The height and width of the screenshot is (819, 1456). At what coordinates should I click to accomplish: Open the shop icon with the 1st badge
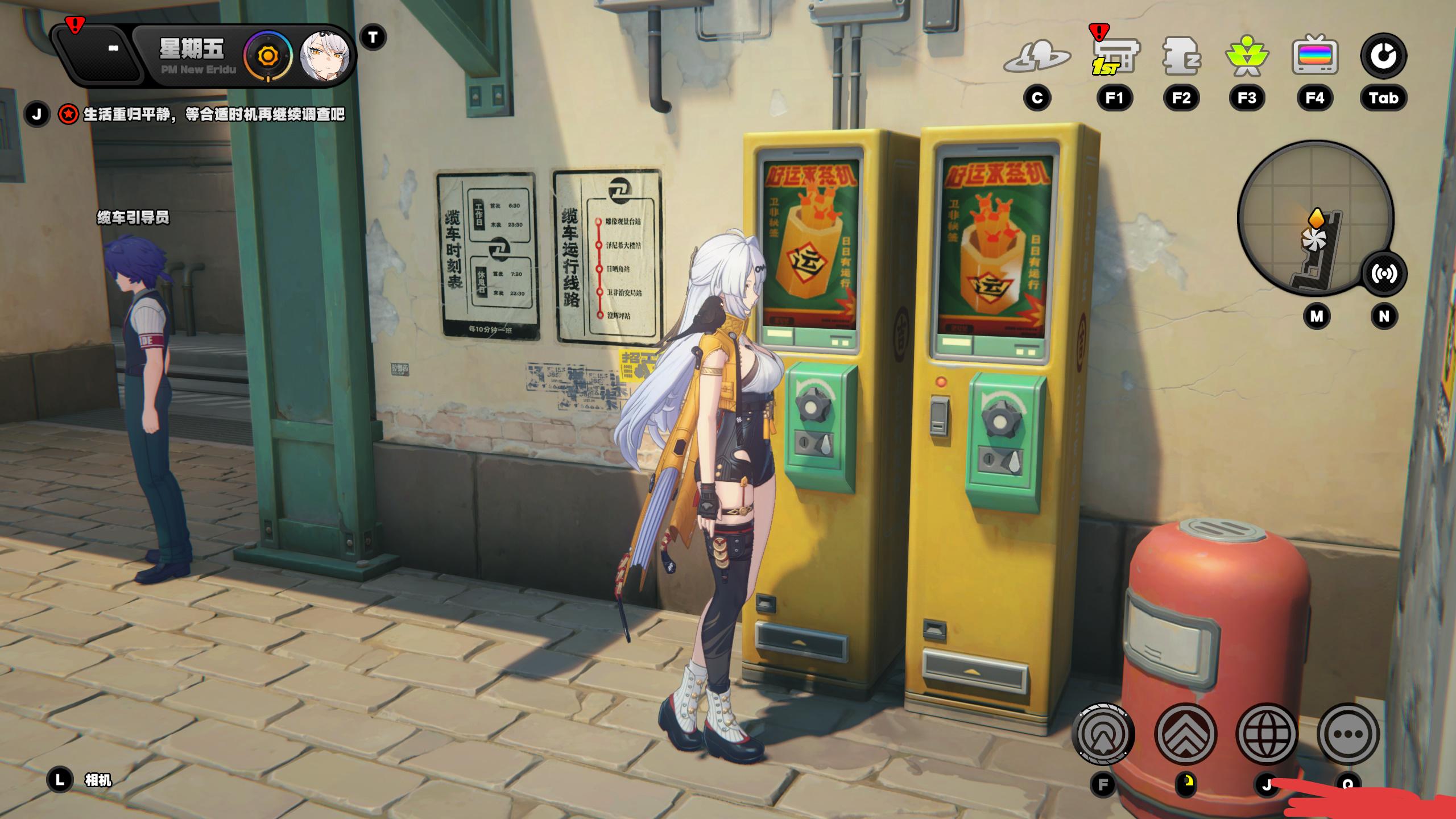(x=1114, y=57)
